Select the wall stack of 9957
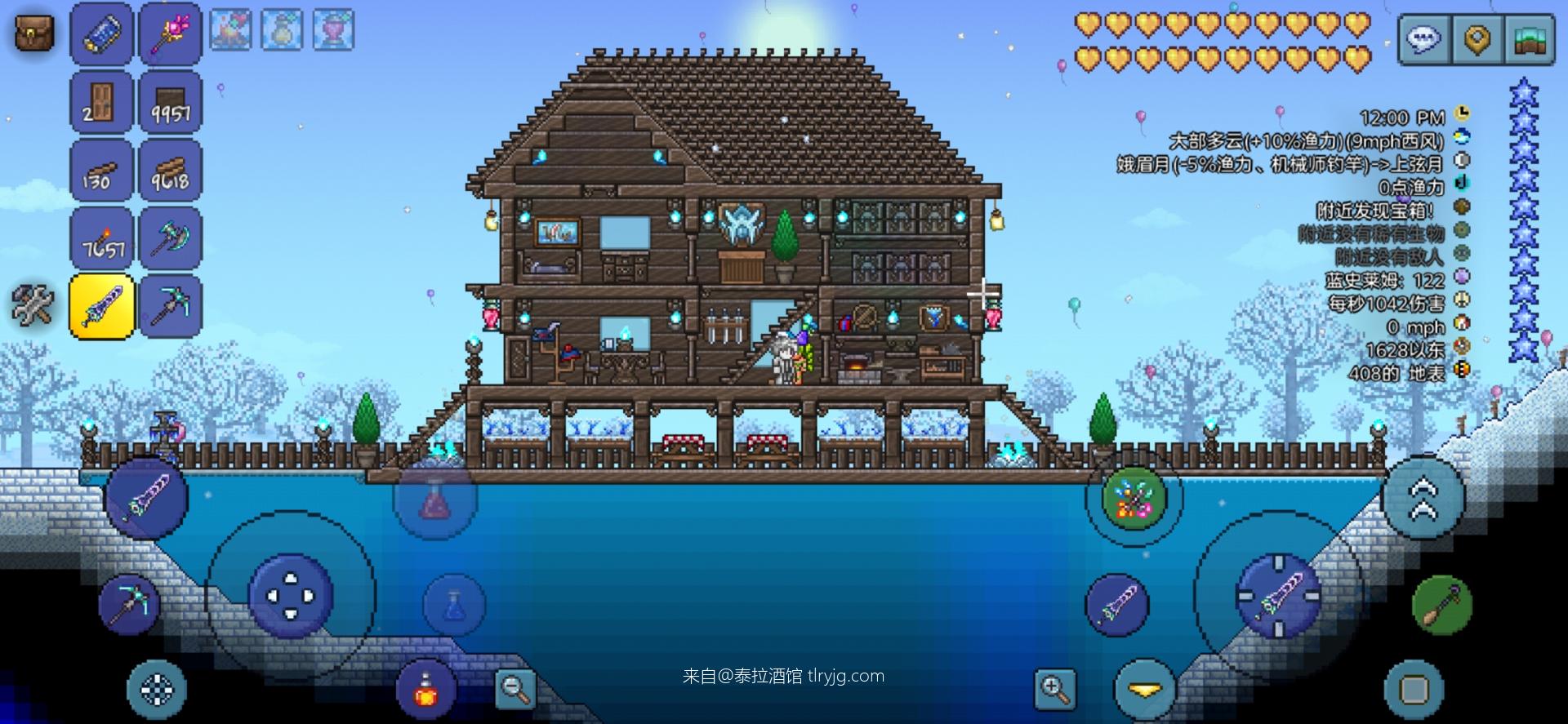The image size is (1568, 724). click(x=170, y=102)
